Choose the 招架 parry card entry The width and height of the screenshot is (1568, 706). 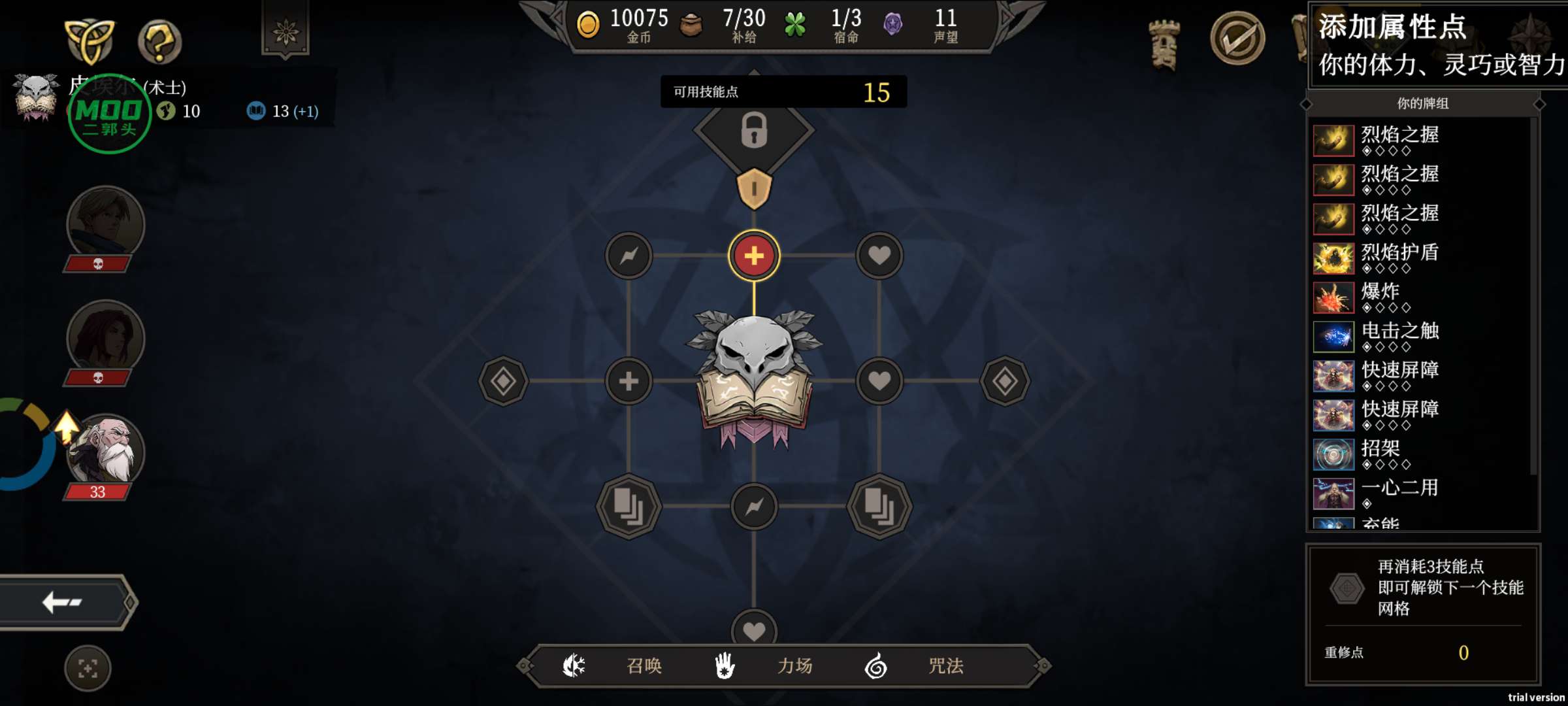click(x=1379, y=454)
